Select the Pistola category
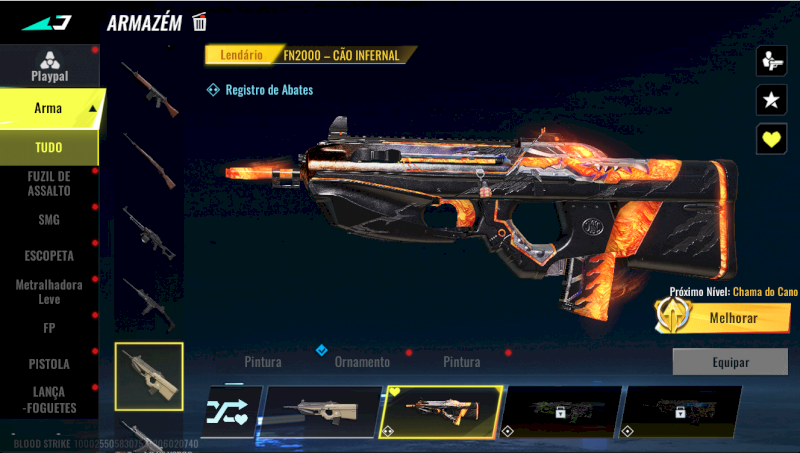 pyautogui.click(x=49, y=364)
